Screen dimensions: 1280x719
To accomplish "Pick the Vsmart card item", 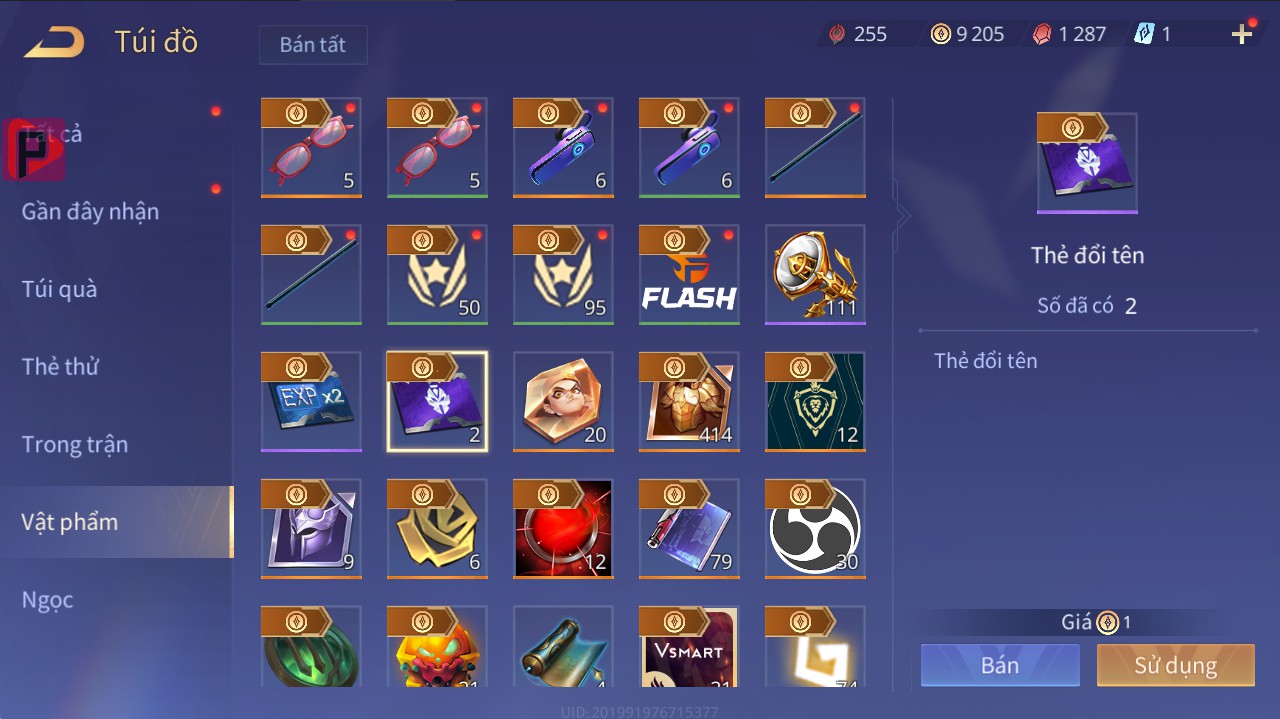I will coord(689,647).
